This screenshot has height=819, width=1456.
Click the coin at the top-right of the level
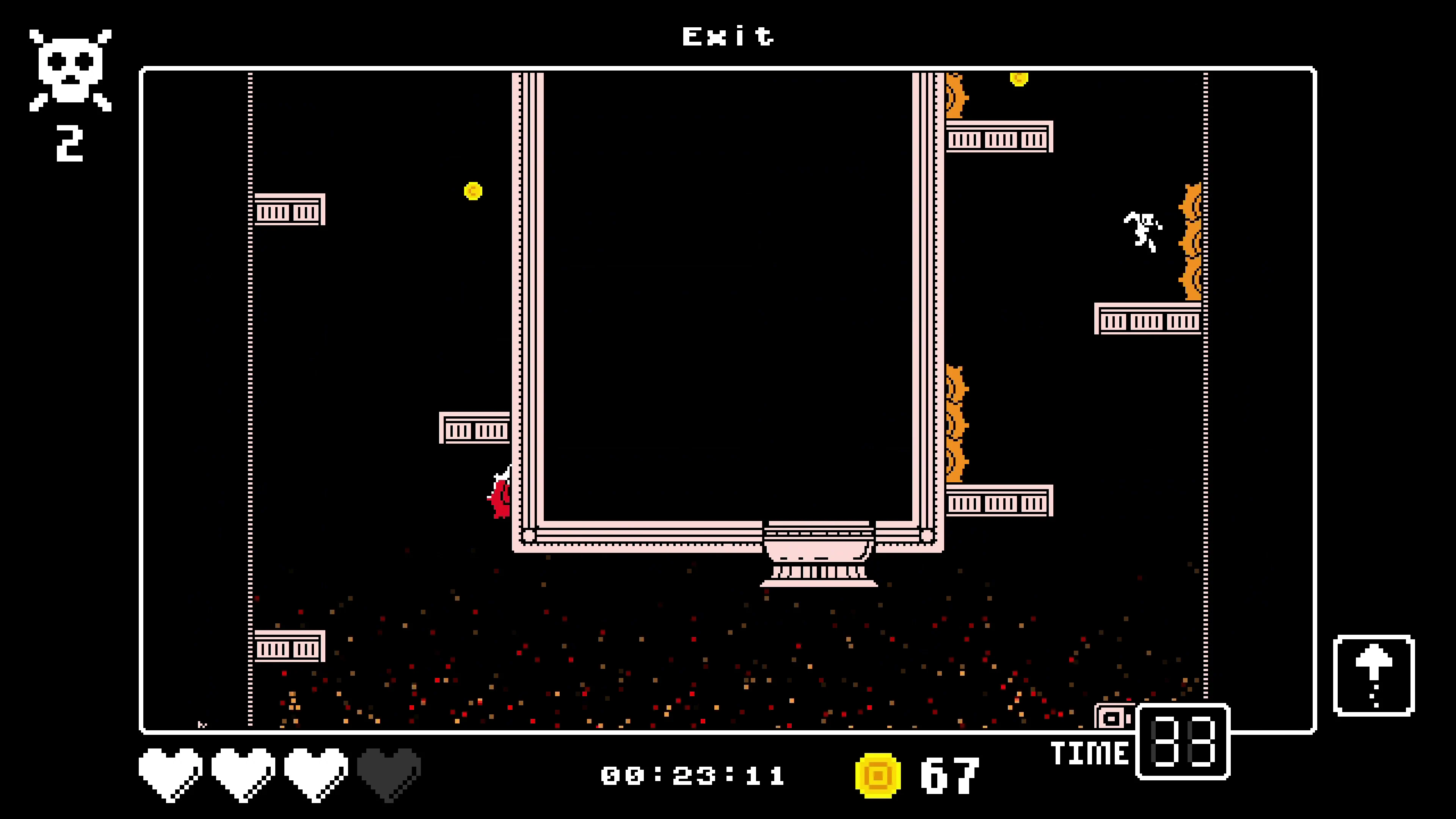[1018, 79]
